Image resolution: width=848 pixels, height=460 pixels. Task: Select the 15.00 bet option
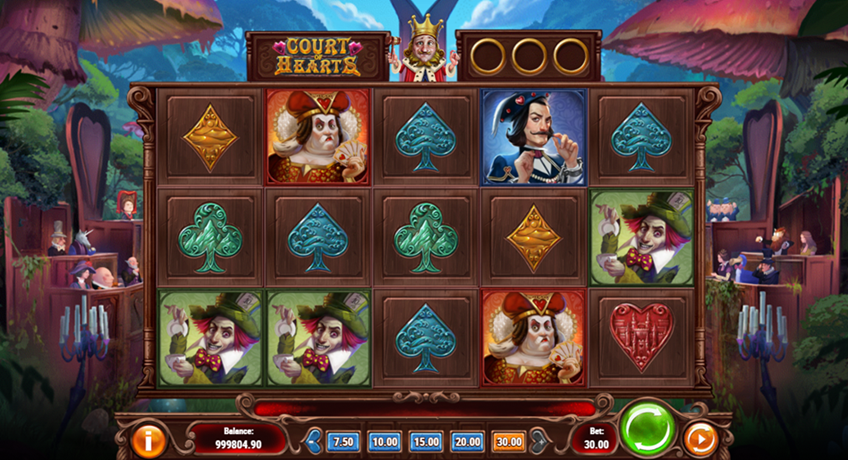click(x=425, y=441)
